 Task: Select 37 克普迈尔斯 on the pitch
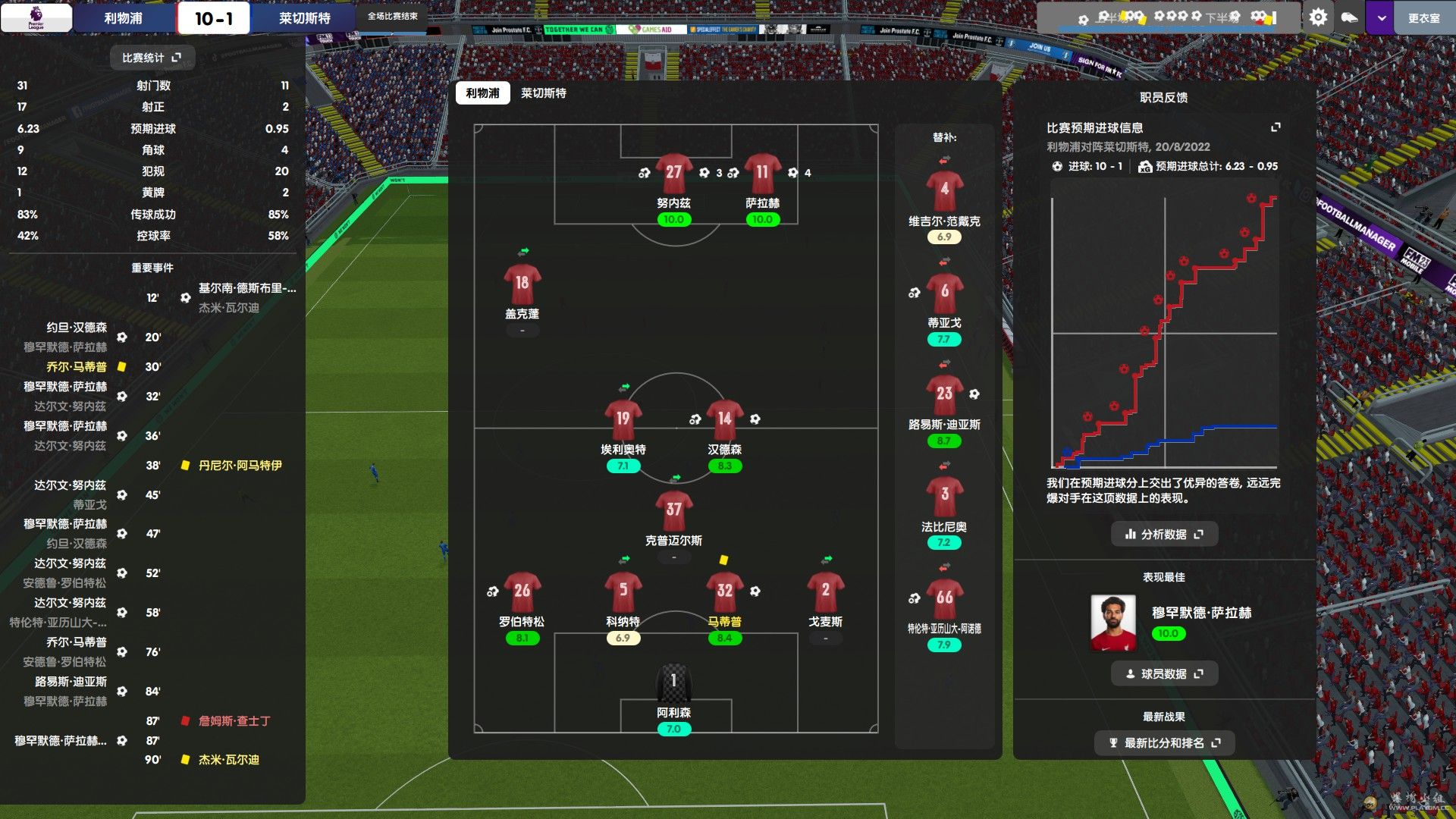click(x=673, y=511)
